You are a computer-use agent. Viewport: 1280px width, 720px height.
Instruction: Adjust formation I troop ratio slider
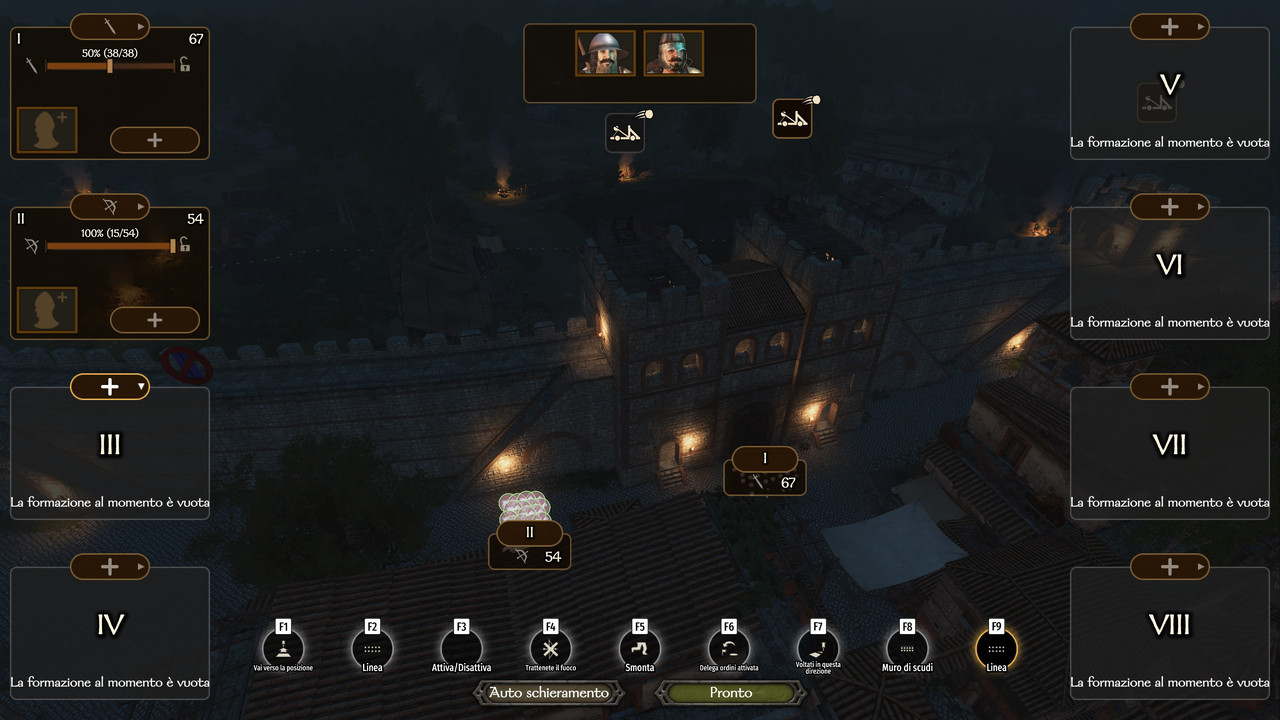110,66
